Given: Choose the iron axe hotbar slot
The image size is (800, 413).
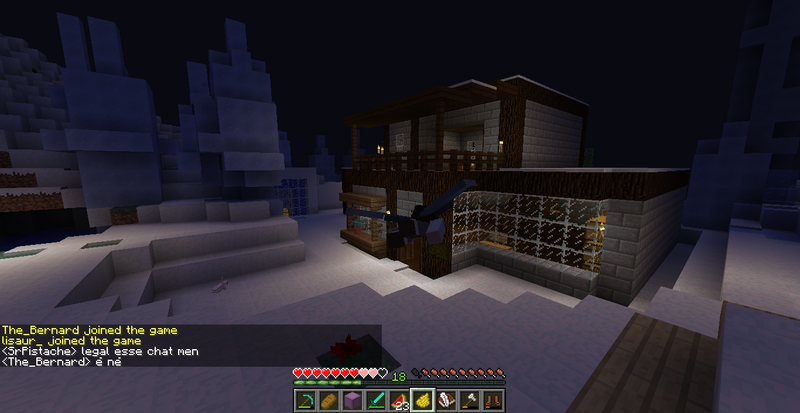Looking at the screenshot, I should 470,400.
